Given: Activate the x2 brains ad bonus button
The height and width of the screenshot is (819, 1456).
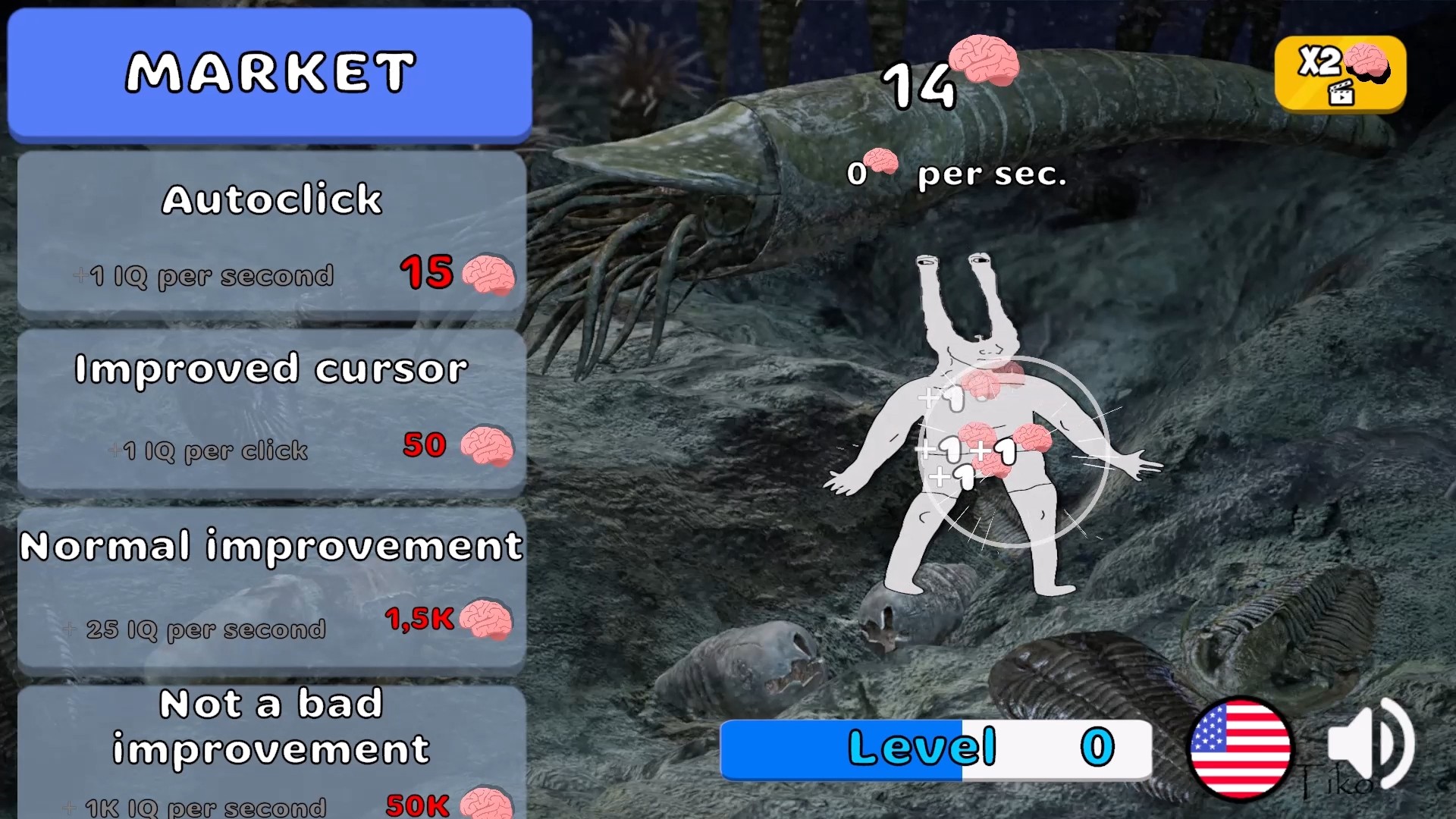Looking at the screenshot, I should pos(1341,74).
